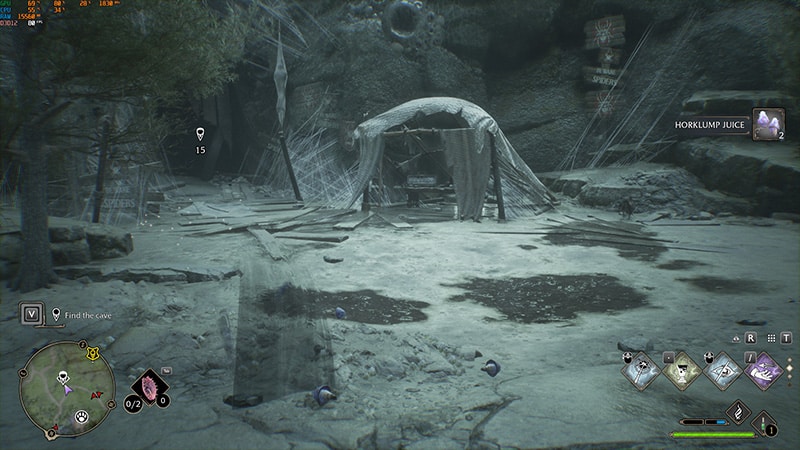Select the pink chomping cabbage item slot
This screenshot has width=800, height=450.
pos(150,387)
